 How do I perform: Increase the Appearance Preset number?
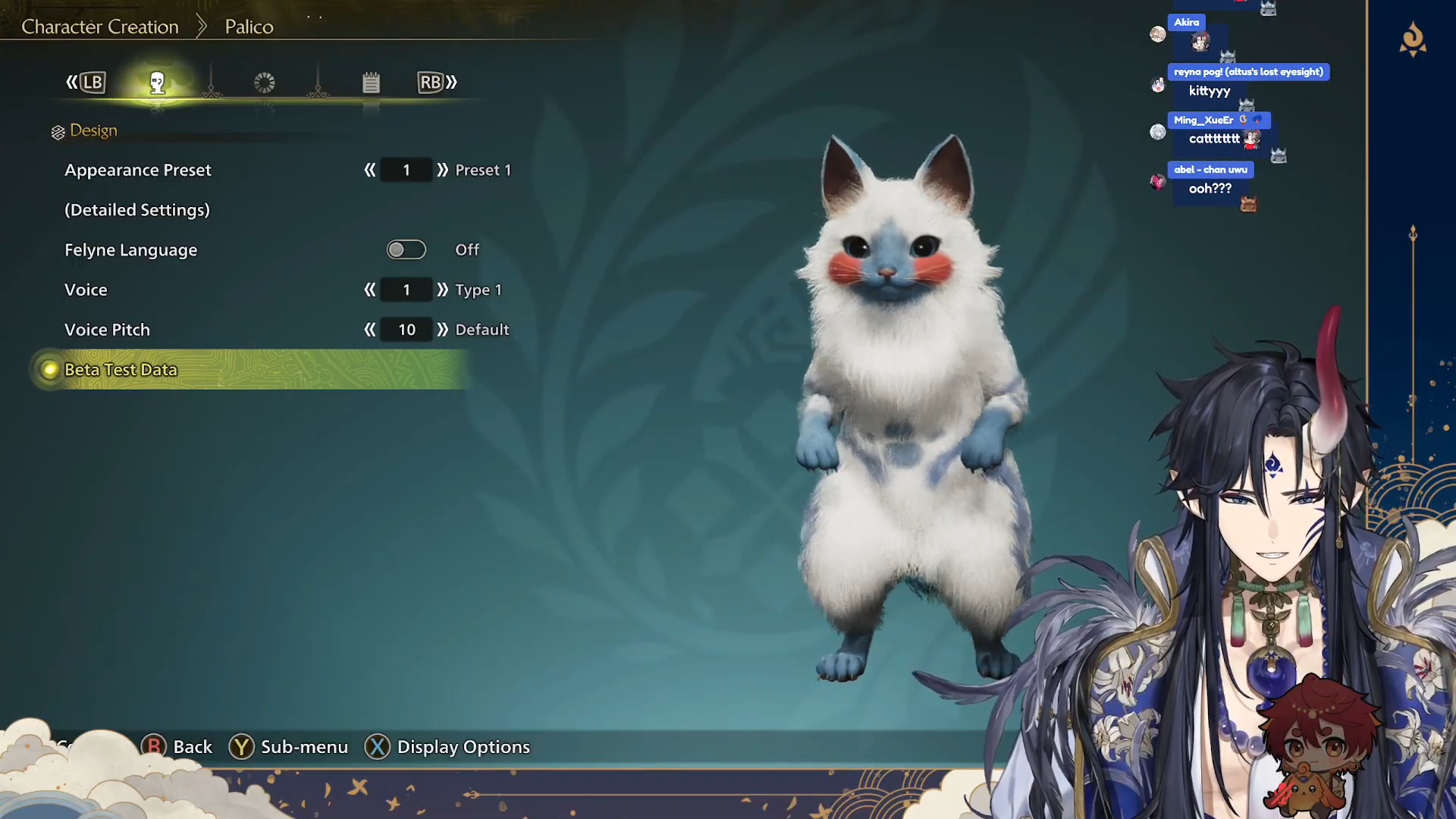coord(443,170)
